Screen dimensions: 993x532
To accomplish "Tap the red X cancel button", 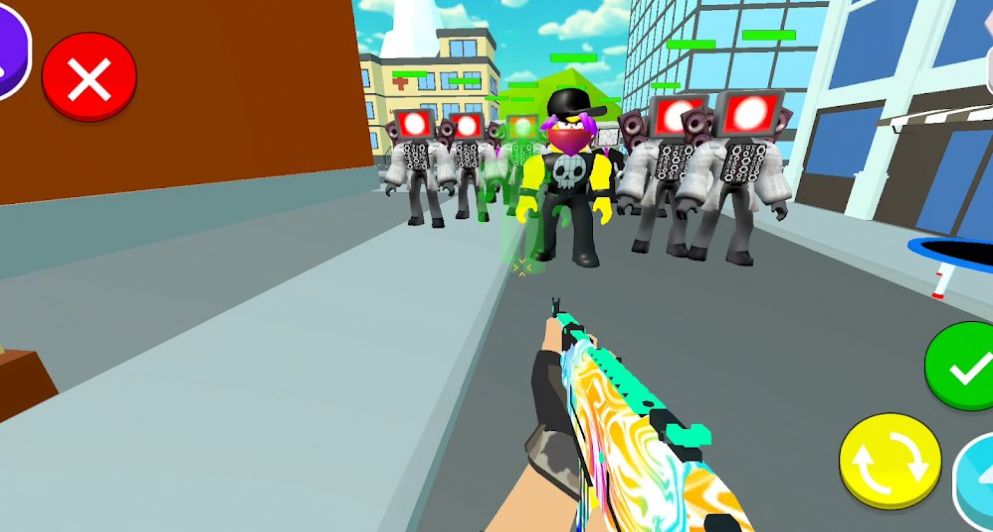I will click(89, 78).
